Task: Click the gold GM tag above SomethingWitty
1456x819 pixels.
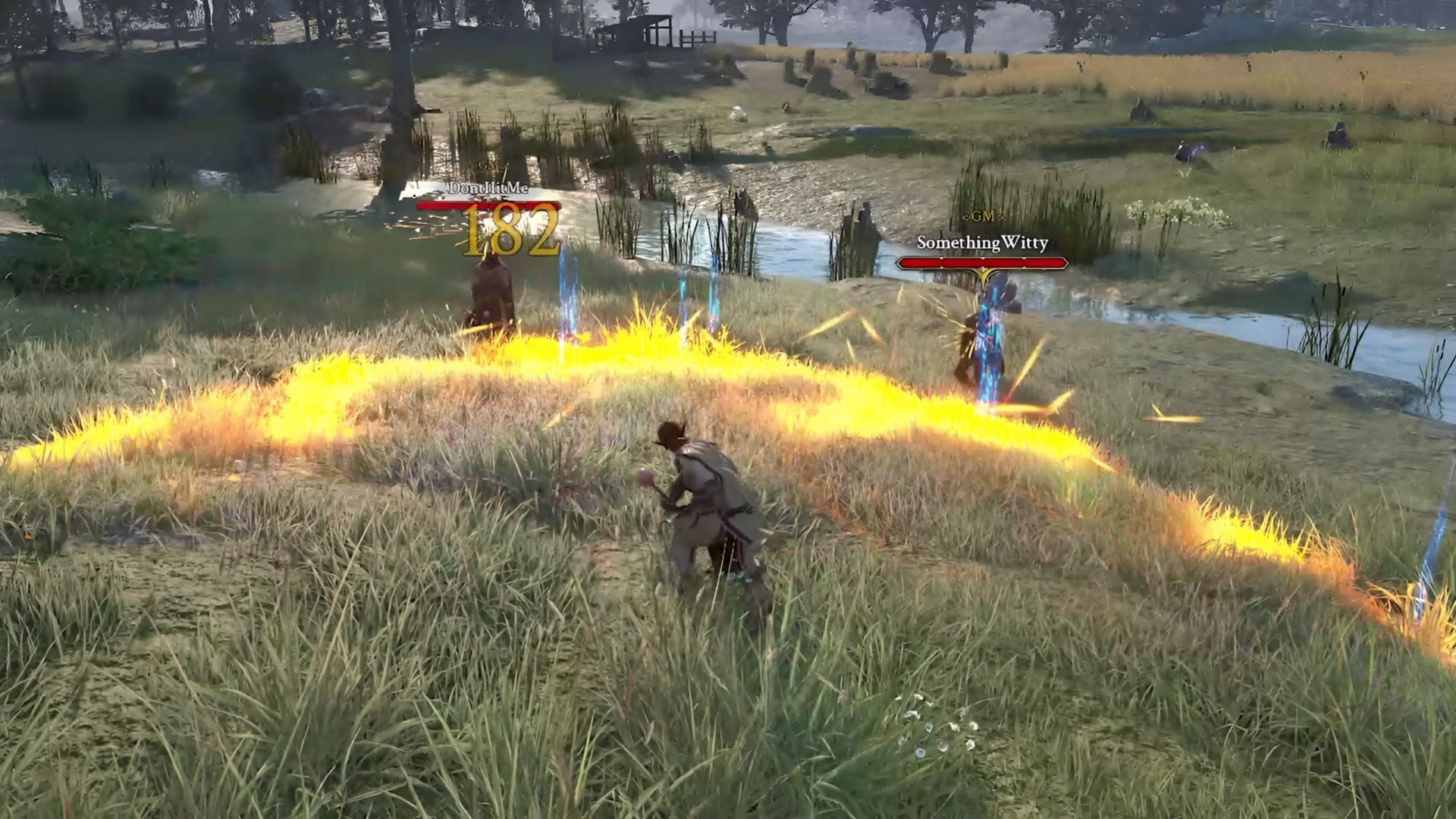Action: (983, 215)
